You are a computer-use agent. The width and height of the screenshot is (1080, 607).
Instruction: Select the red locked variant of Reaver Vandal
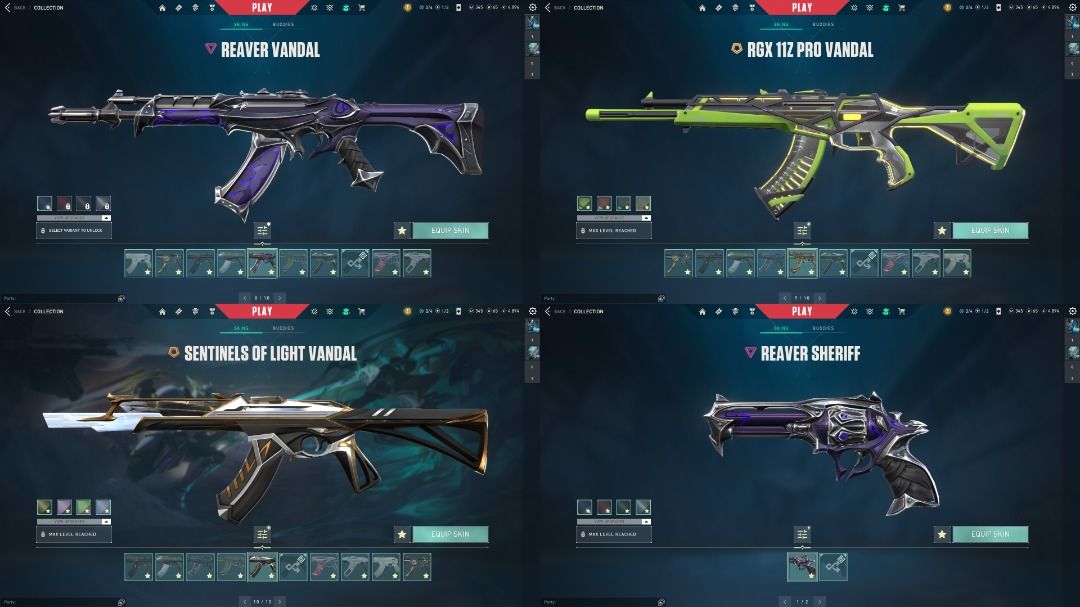click(64, 203)
